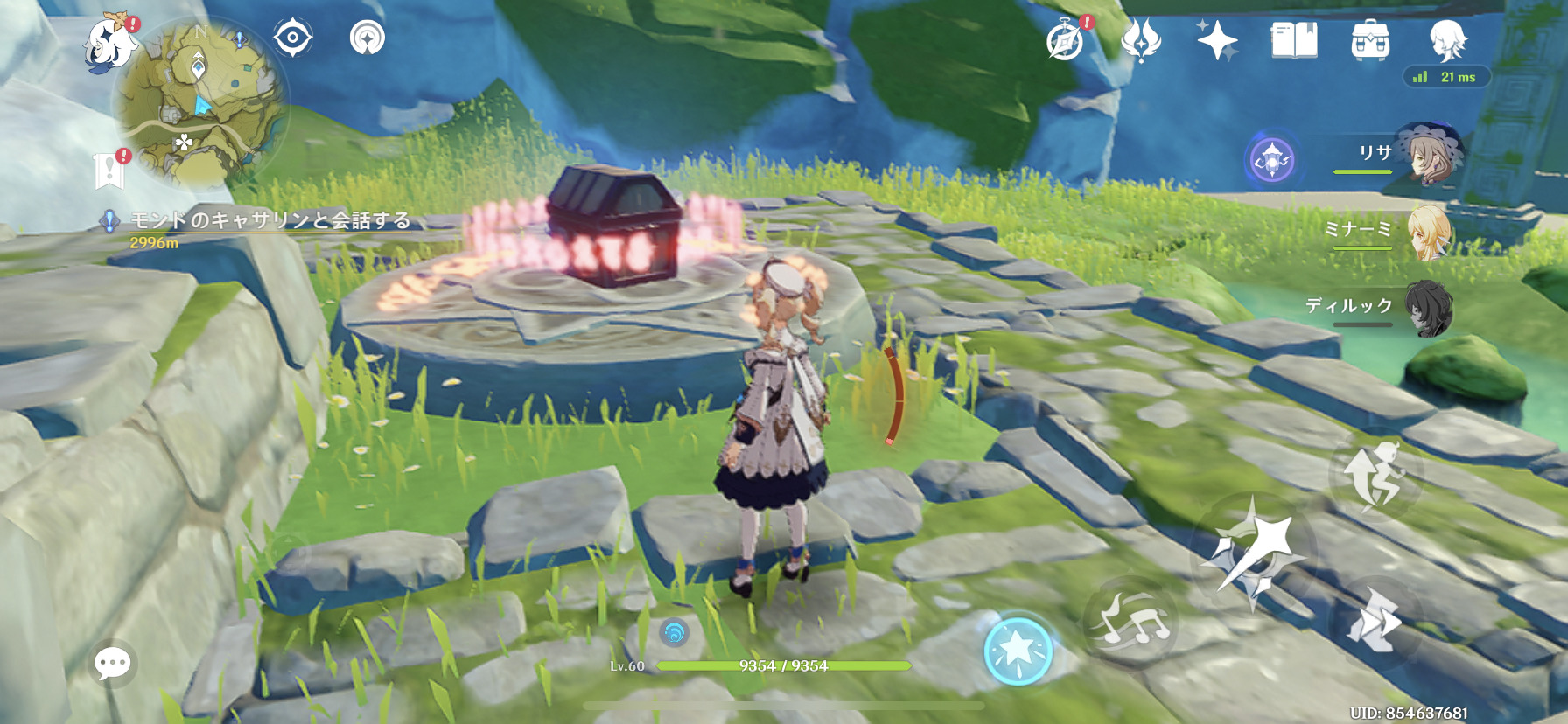Open the four-pointed star wish icon
1568x724 pixels.
click(x=1217, y=40)
